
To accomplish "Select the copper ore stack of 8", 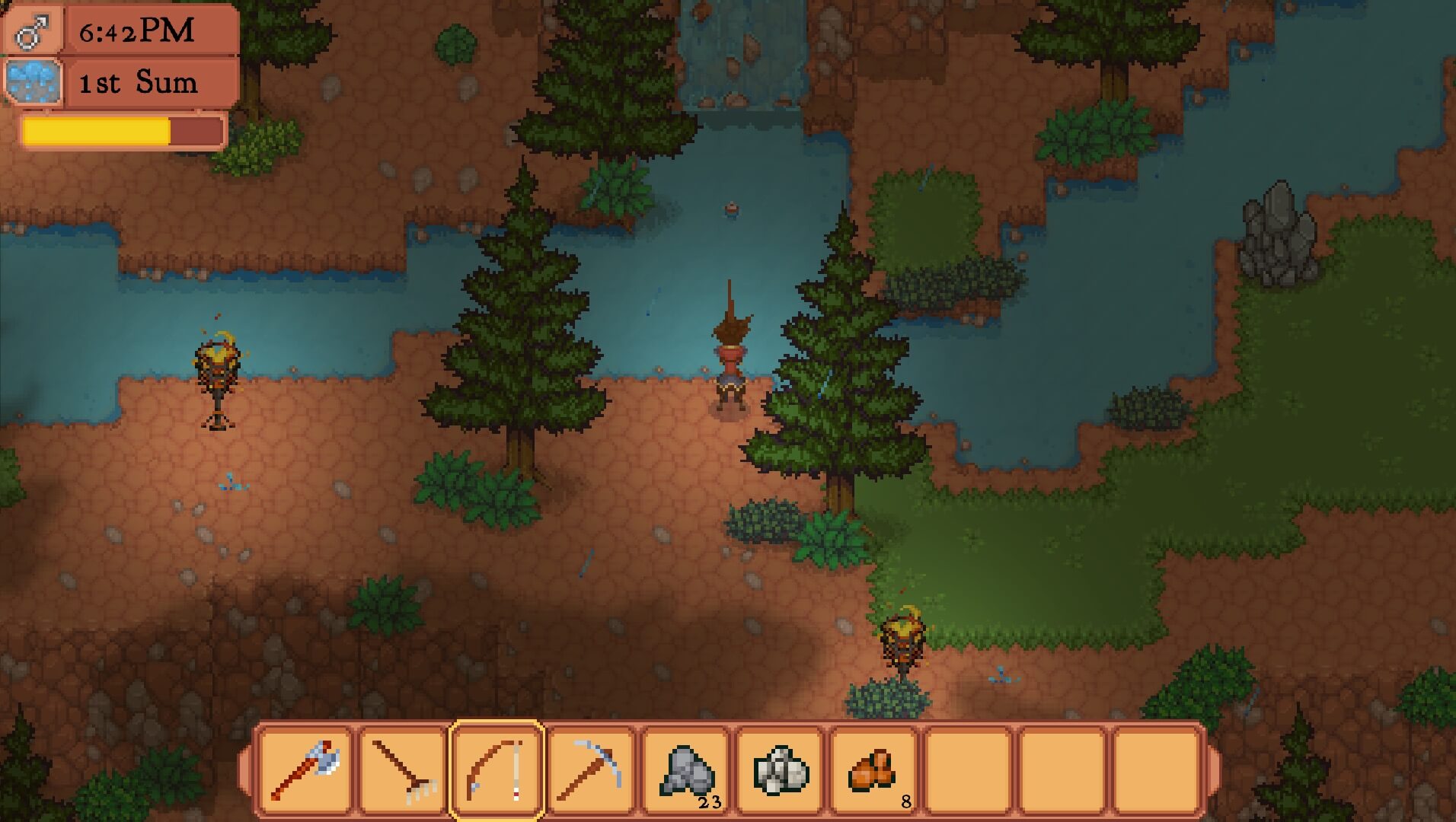I will point(874,770).
